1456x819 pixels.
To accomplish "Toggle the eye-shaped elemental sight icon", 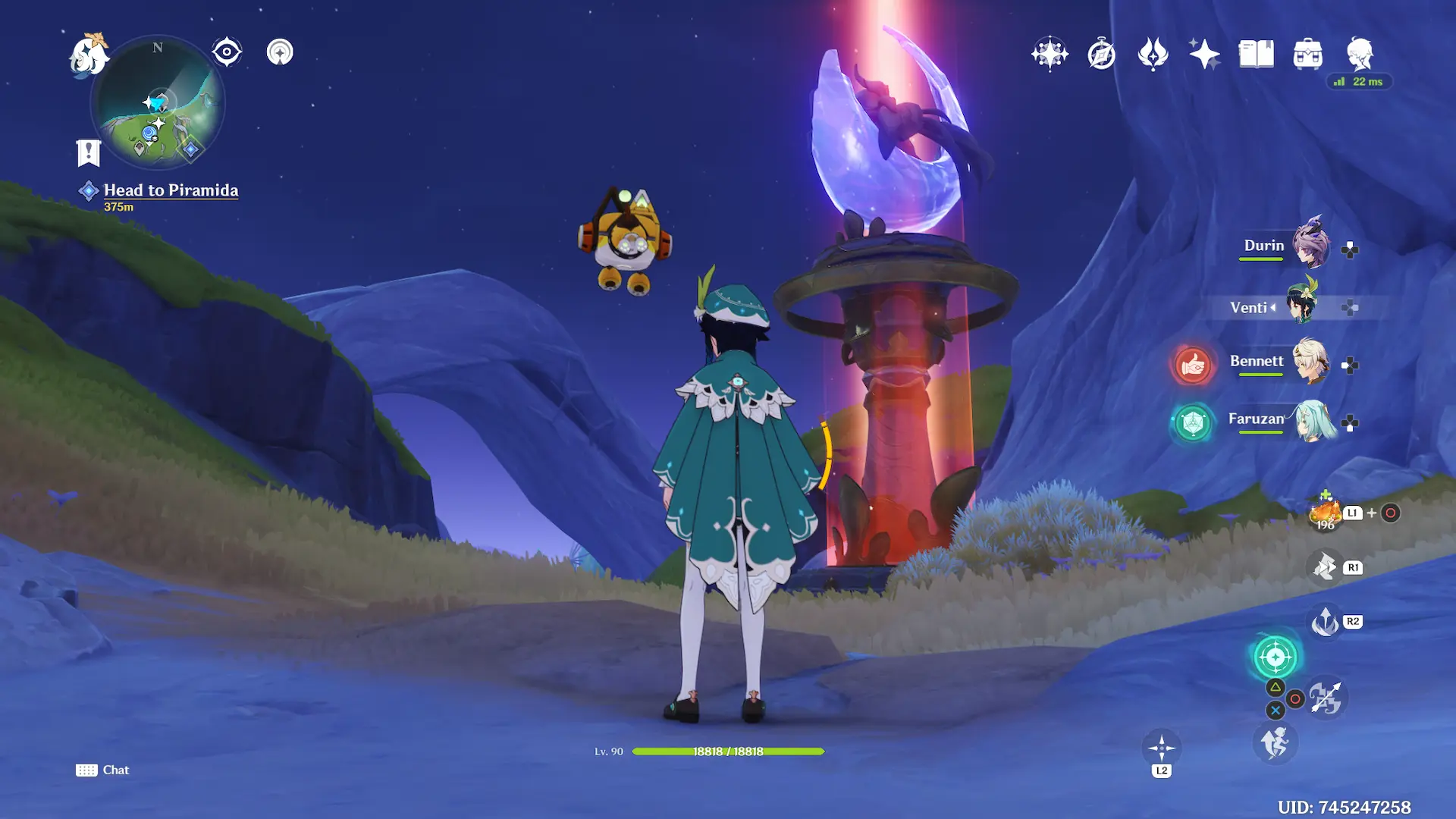I will (x=227, y=52).
